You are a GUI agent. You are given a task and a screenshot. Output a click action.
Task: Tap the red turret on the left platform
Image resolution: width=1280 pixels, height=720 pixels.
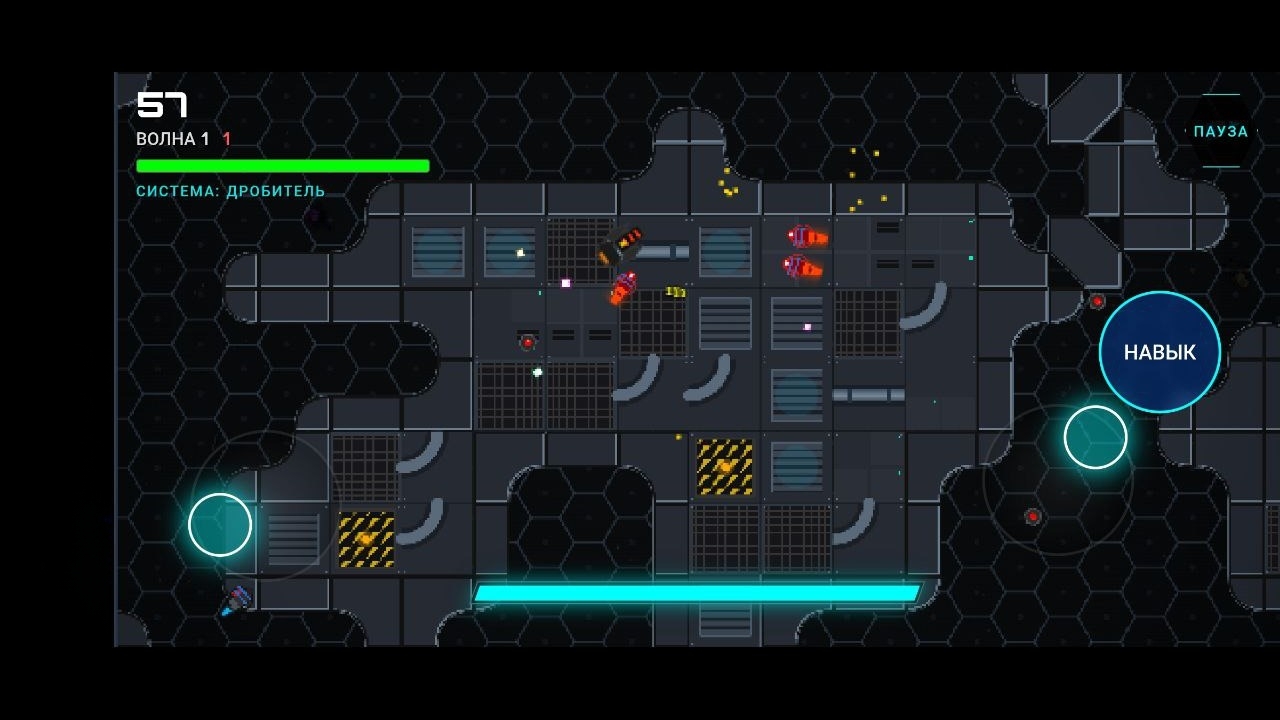tap(525, 340)
